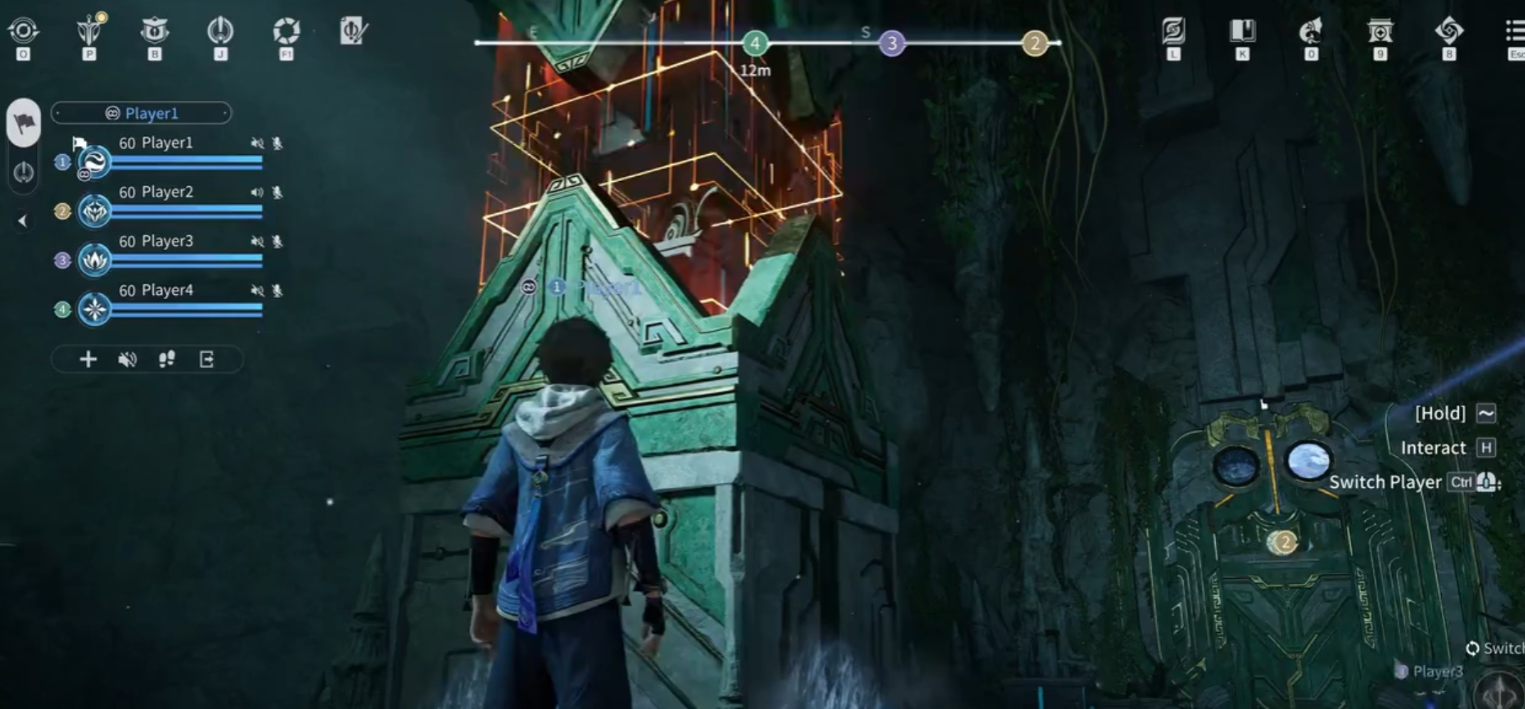Switch to the ring tab below the flag
1525x709 pixels.
[x=24, y=172]
